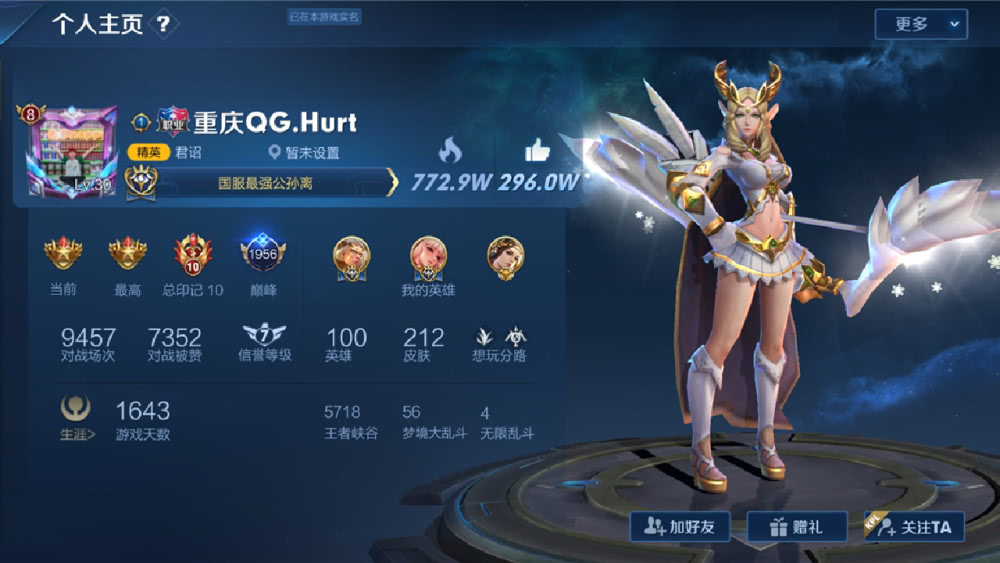View the 当前 current rank badge
Viewport: 1000px width, 563px height.
63,255
